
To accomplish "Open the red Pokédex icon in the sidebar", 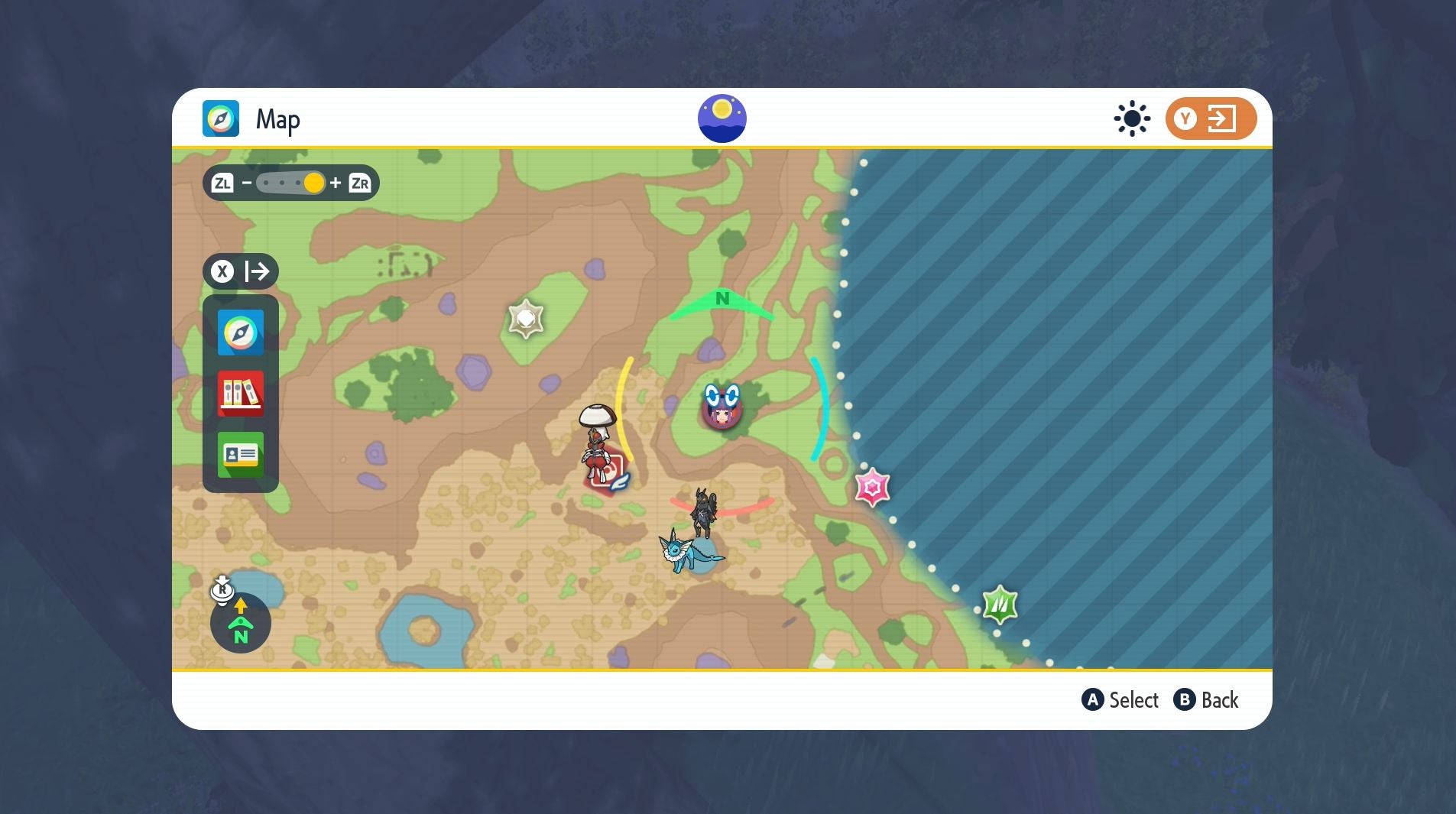I will click(x=240, y=394).
